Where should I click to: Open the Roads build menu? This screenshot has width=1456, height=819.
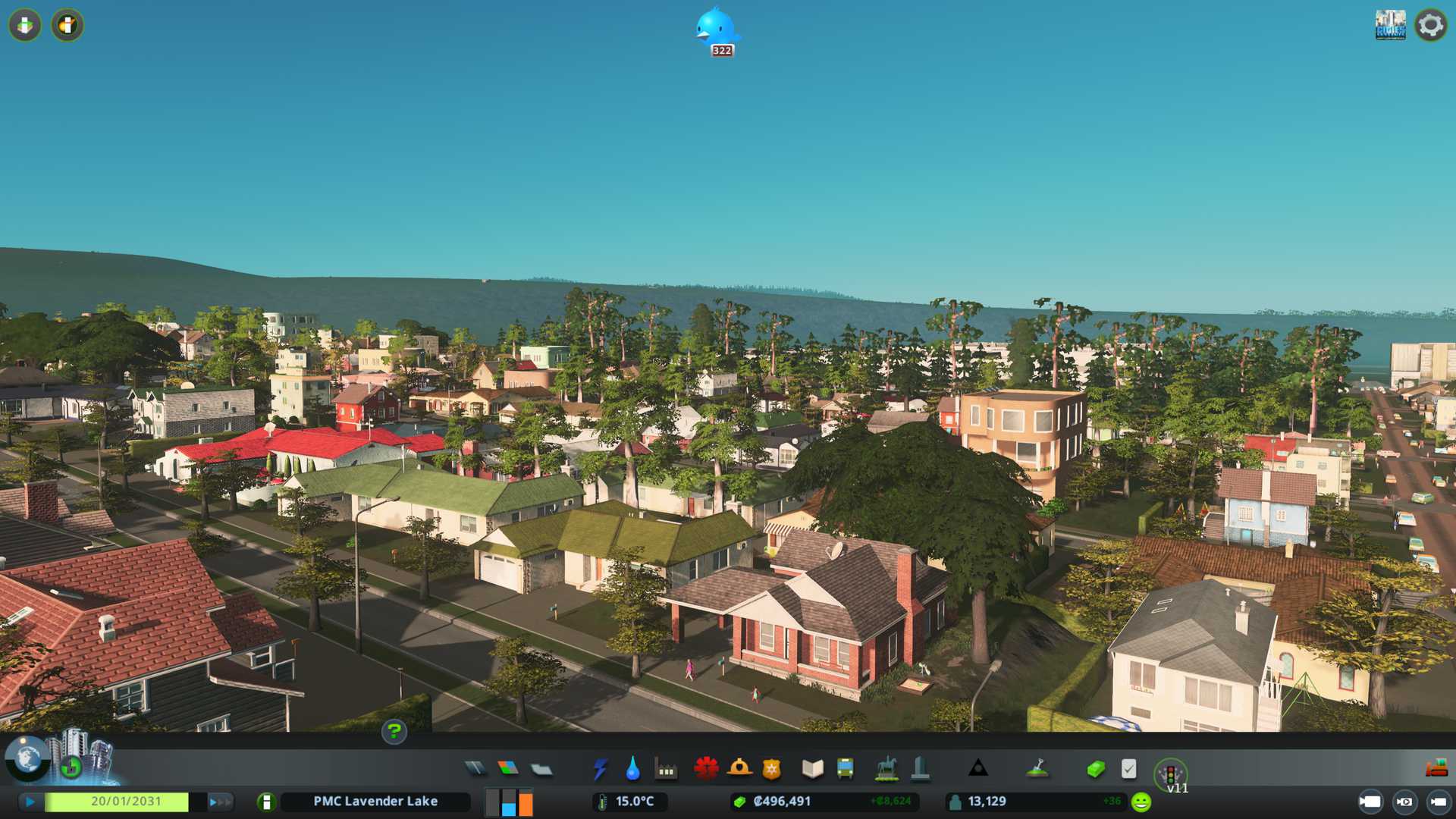coord(475,769)
